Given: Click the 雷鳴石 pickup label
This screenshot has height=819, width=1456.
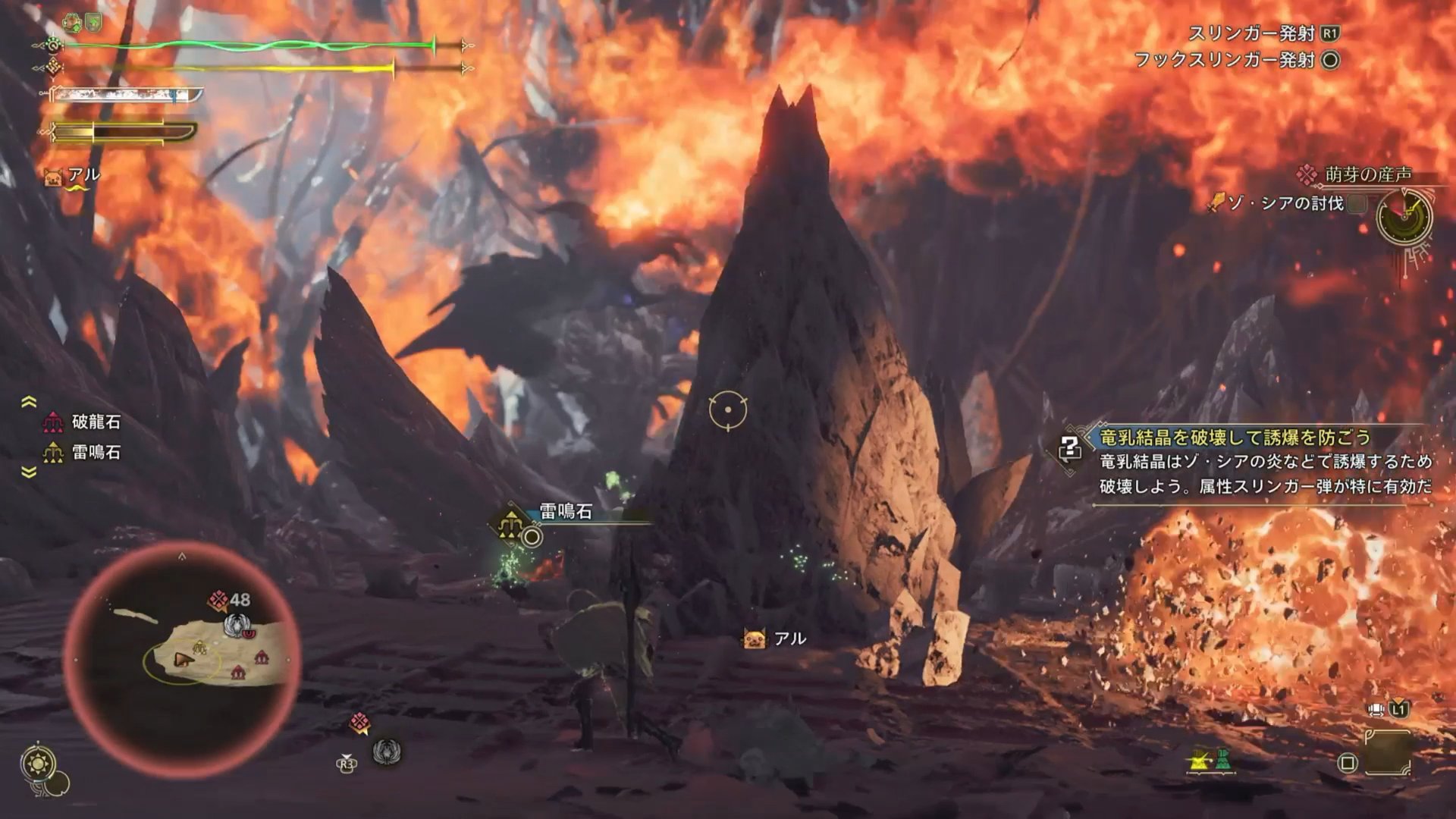Looking at the screenshot, I should [x=565, y=512].
